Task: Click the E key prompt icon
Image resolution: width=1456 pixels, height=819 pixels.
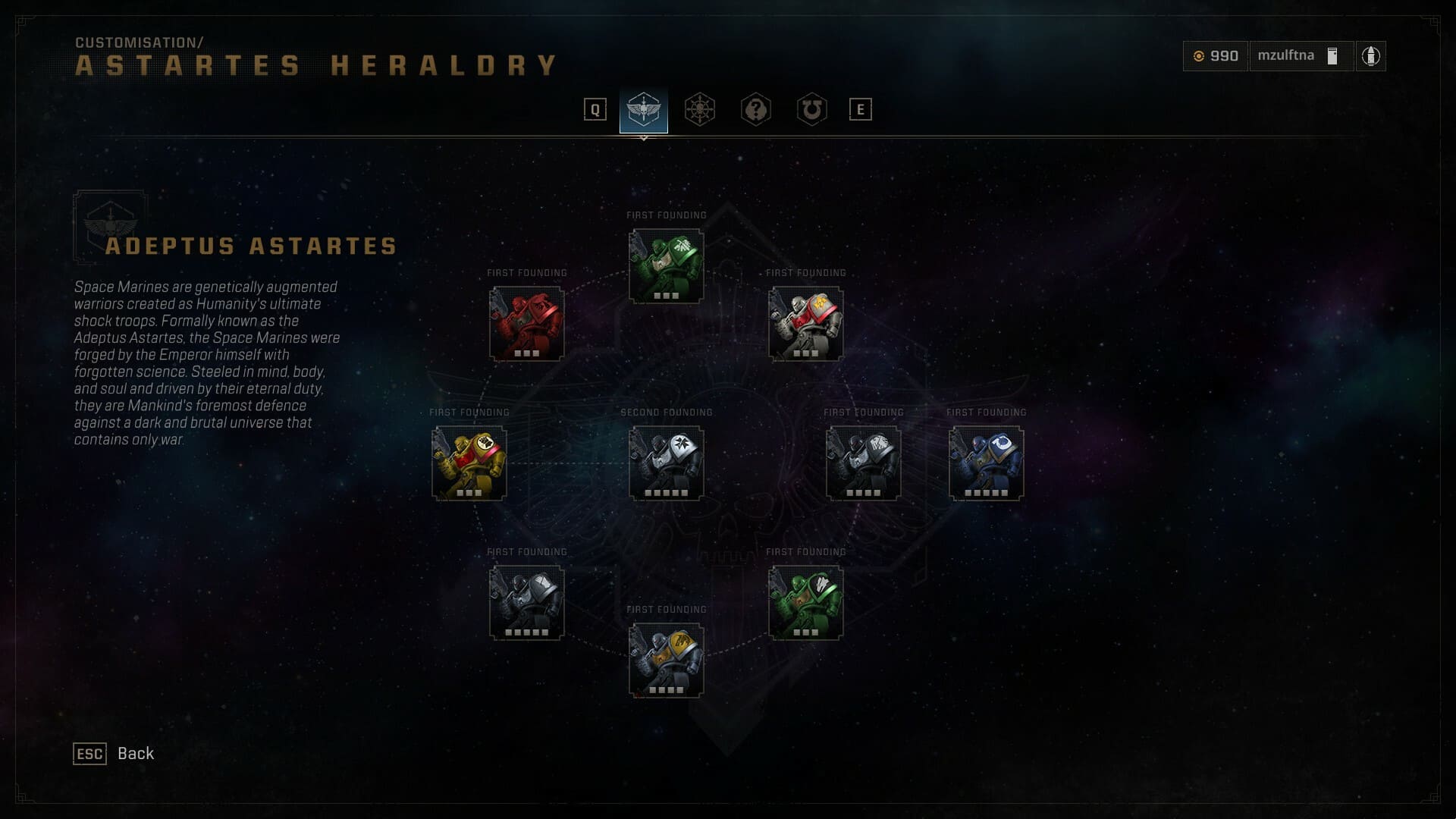Action: tap(861, 109)
